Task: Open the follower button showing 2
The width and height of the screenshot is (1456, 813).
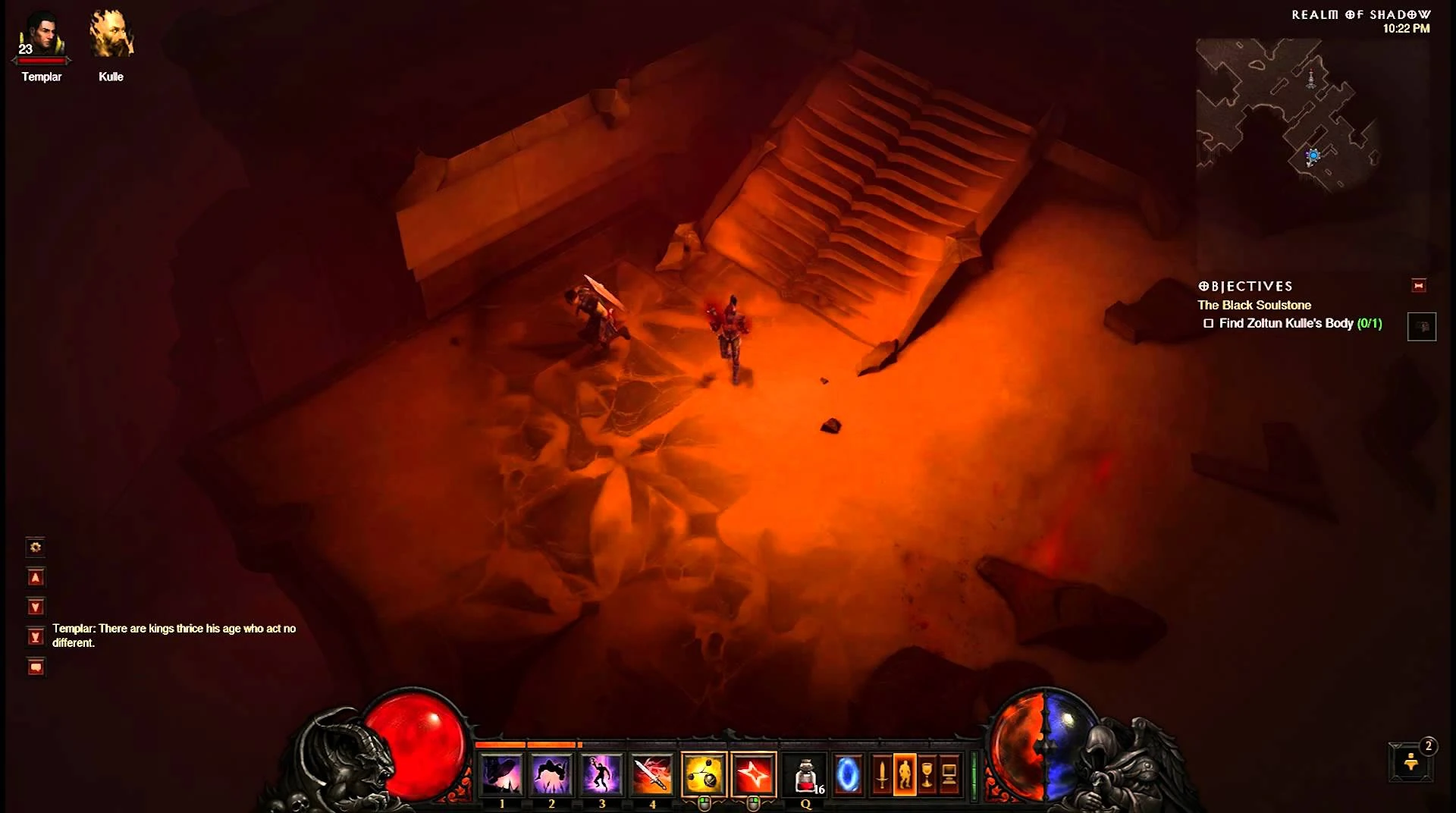Action: click(x=1410, y=763)
